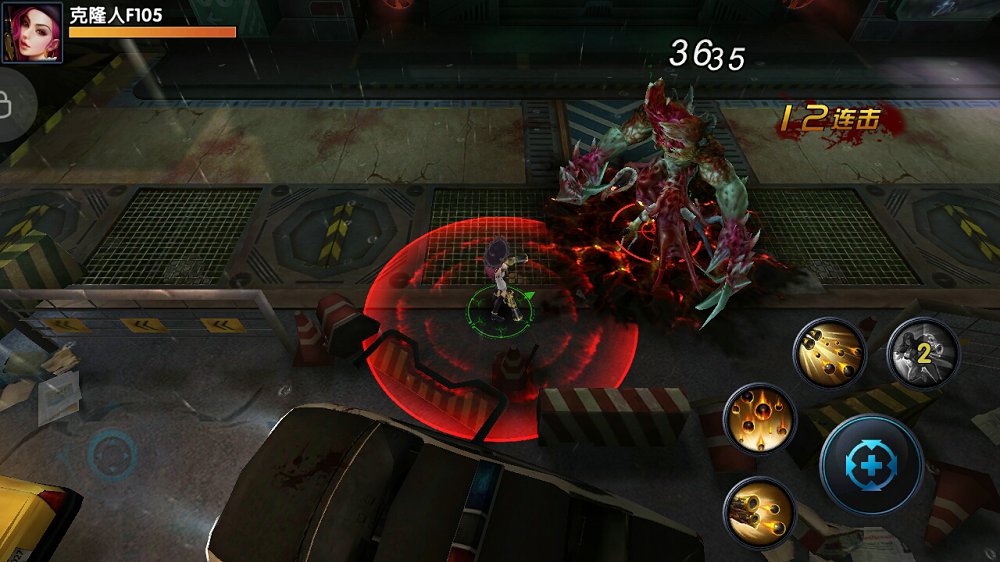Screen dimensions: 1000x562
Task: Tap the blue crosshair basic attack button
Action: pyautogui.click(x=871, y=465)
